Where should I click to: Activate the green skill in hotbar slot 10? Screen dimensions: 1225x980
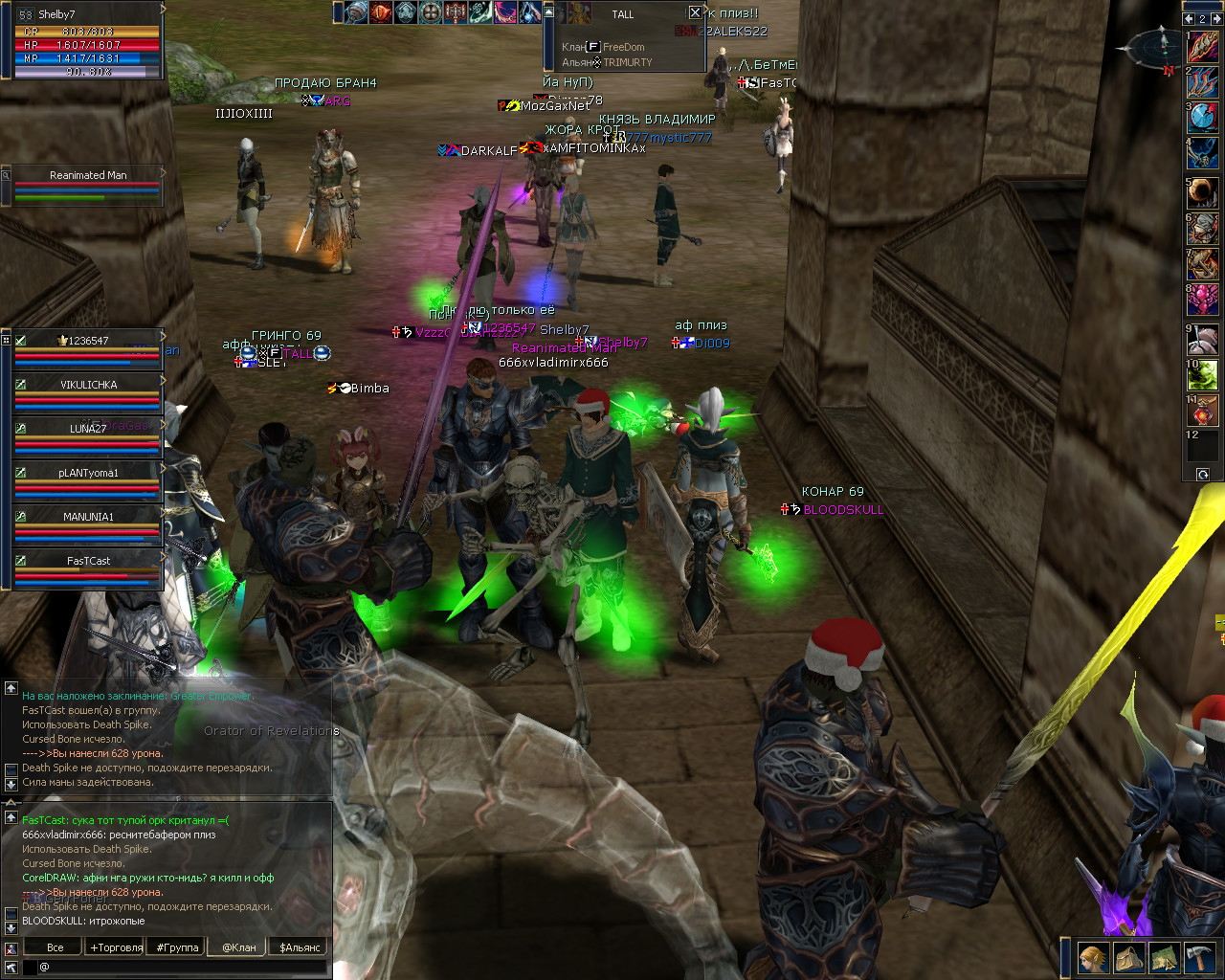(x=1204, y=375)
